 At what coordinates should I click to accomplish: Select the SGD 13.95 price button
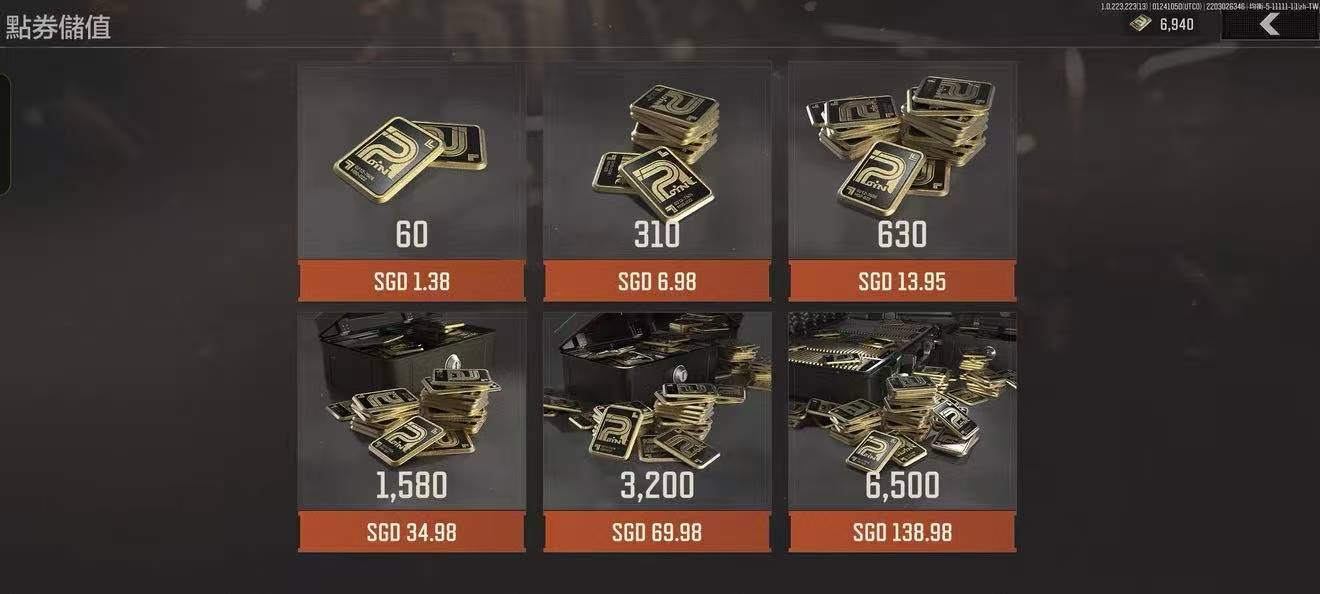(x=901, y=281)
